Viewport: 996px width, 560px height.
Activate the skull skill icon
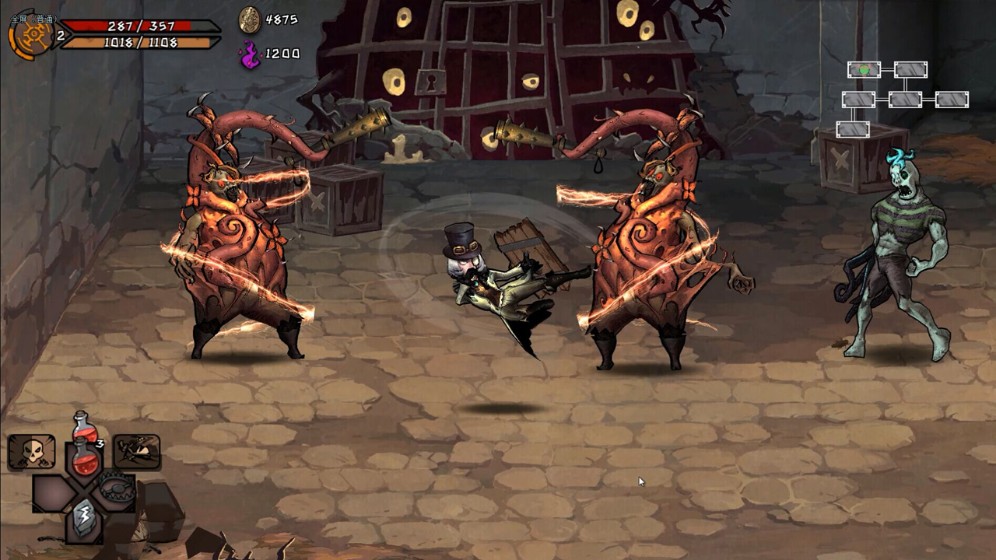tap(31, 452)
